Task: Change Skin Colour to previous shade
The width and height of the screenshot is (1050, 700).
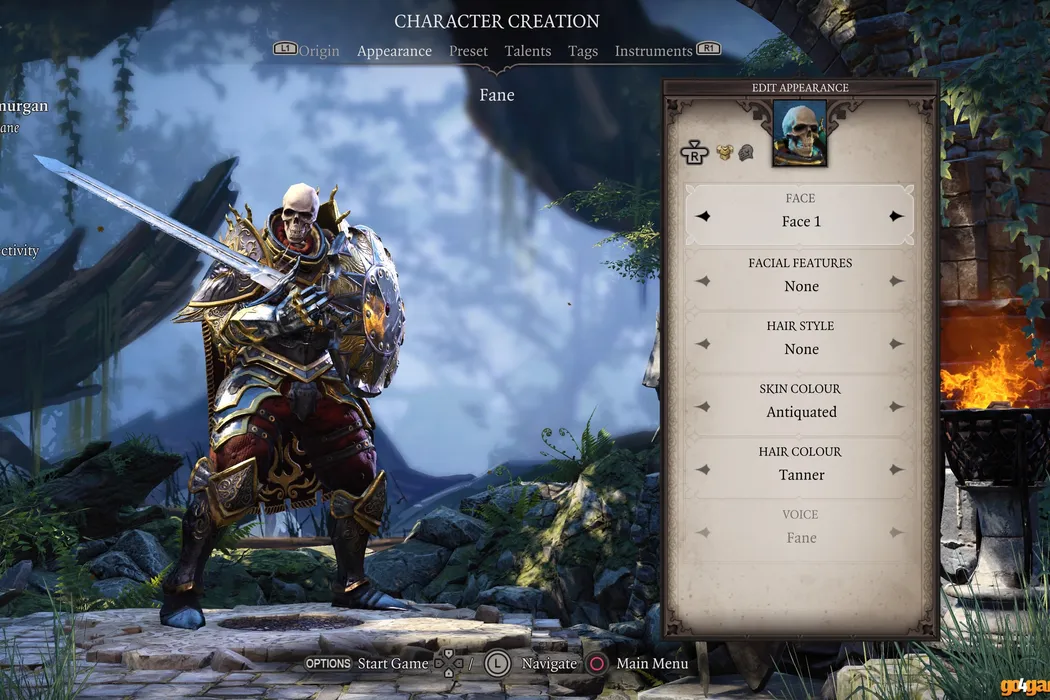Action: click(x=703, y=407)
